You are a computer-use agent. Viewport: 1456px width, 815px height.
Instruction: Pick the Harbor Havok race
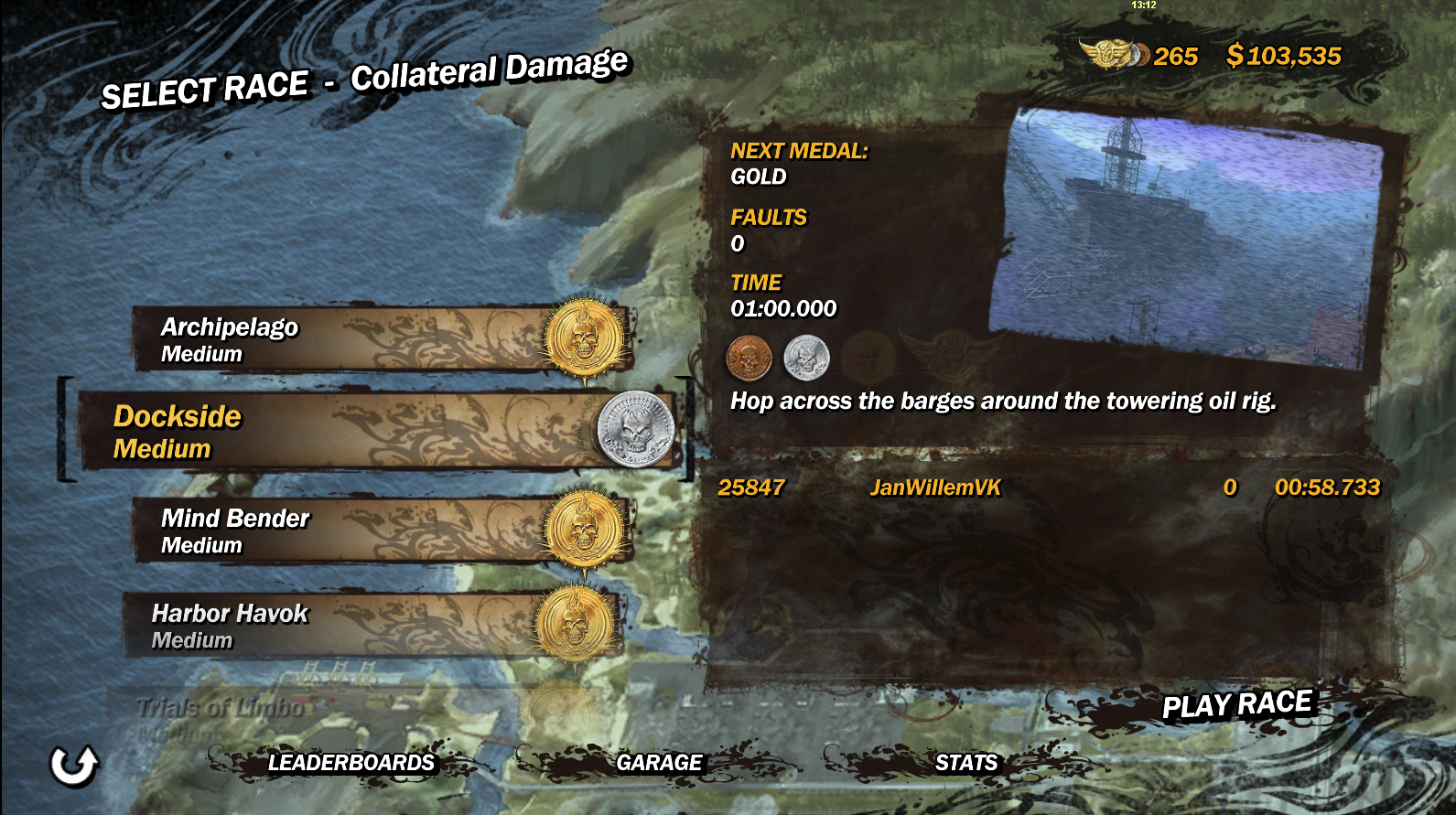coord(371,625)
